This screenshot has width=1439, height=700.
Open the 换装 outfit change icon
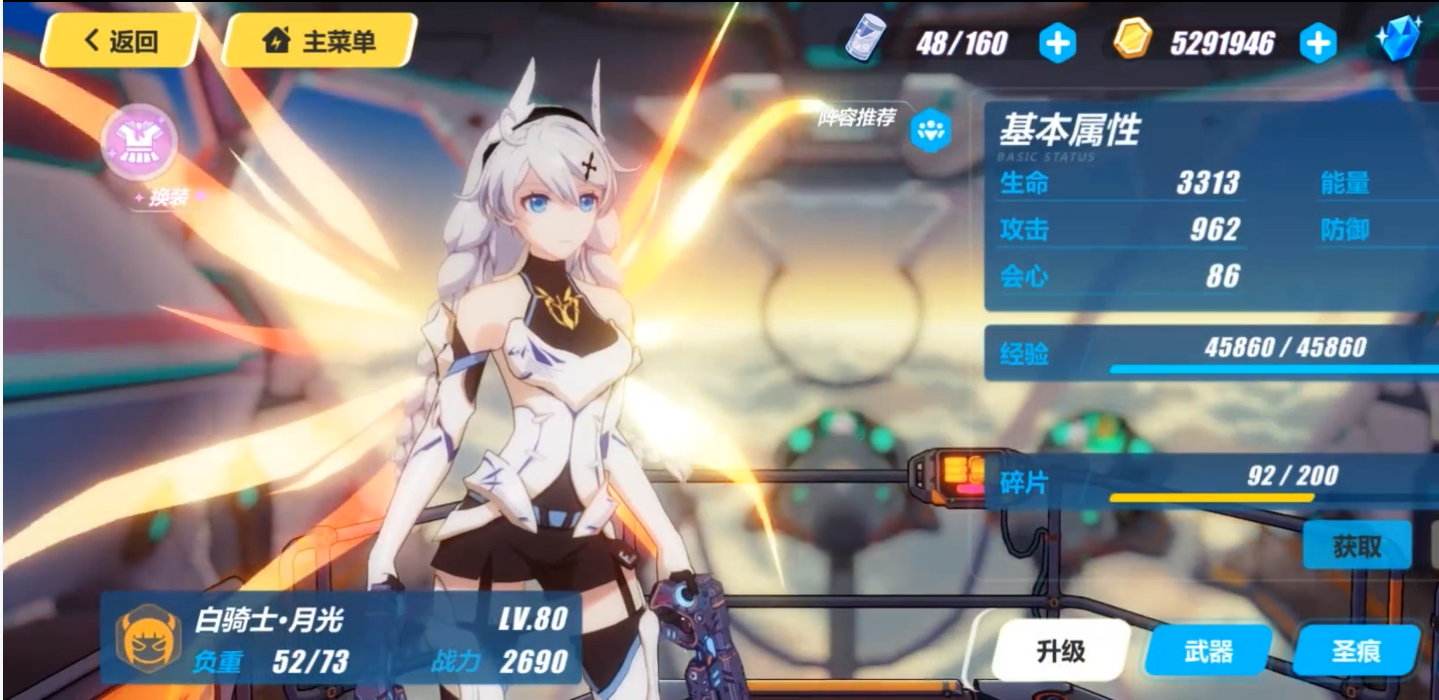click(141, 141)
